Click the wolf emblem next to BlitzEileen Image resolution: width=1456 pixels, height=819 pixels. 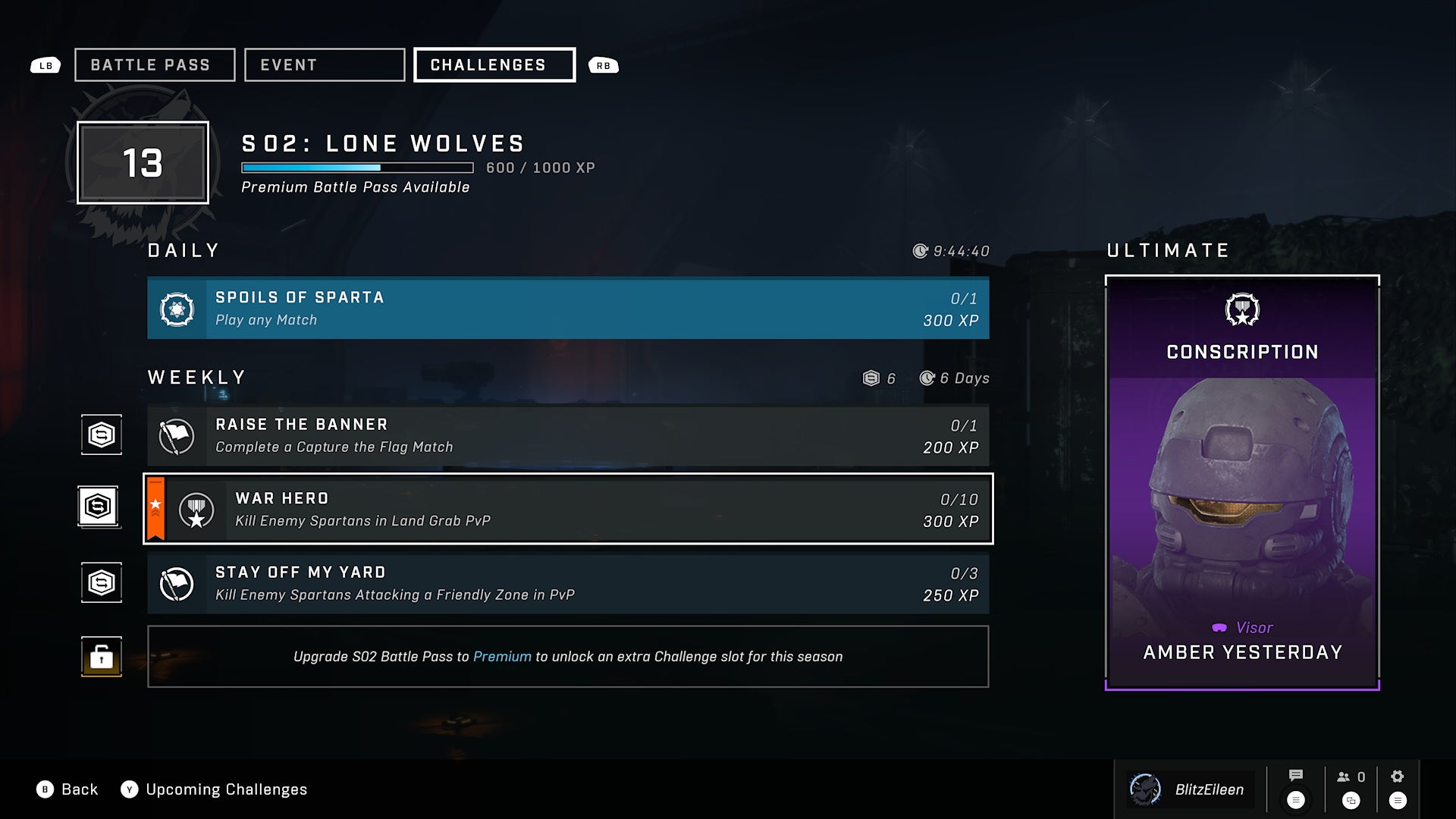pos(1145,789)
